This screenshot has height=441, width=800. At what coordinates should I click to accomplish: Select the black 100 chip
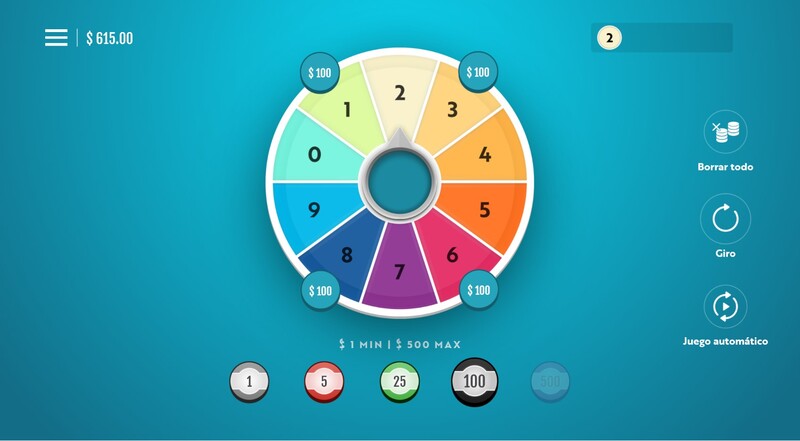click(x=475, y=380)
